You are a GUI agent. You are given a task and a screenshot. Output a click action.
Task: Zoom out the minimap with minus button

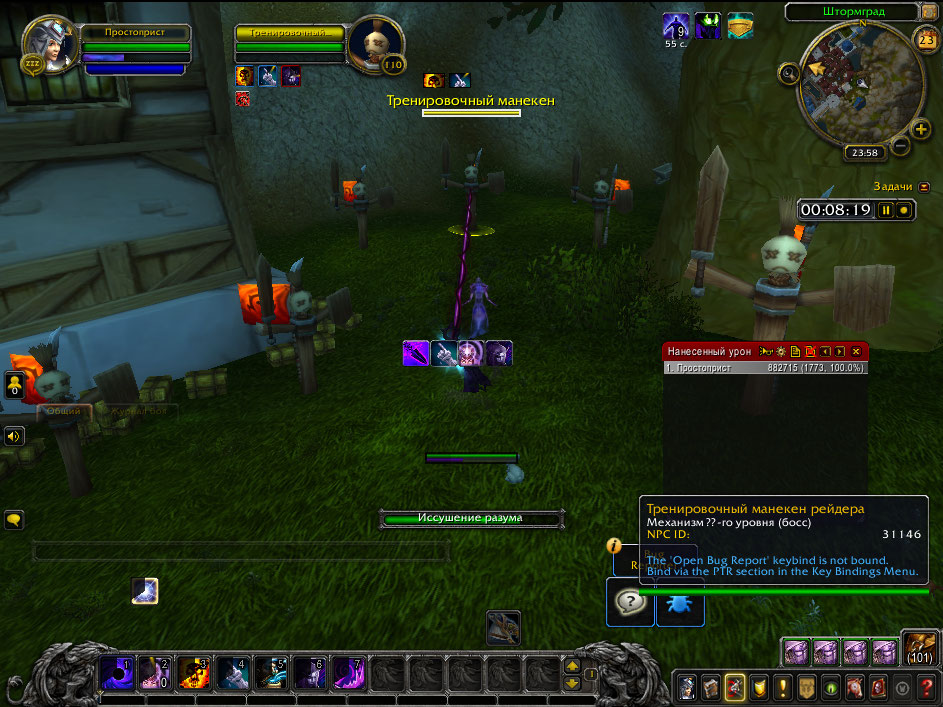pyautogui.click(x=899, y=145)
